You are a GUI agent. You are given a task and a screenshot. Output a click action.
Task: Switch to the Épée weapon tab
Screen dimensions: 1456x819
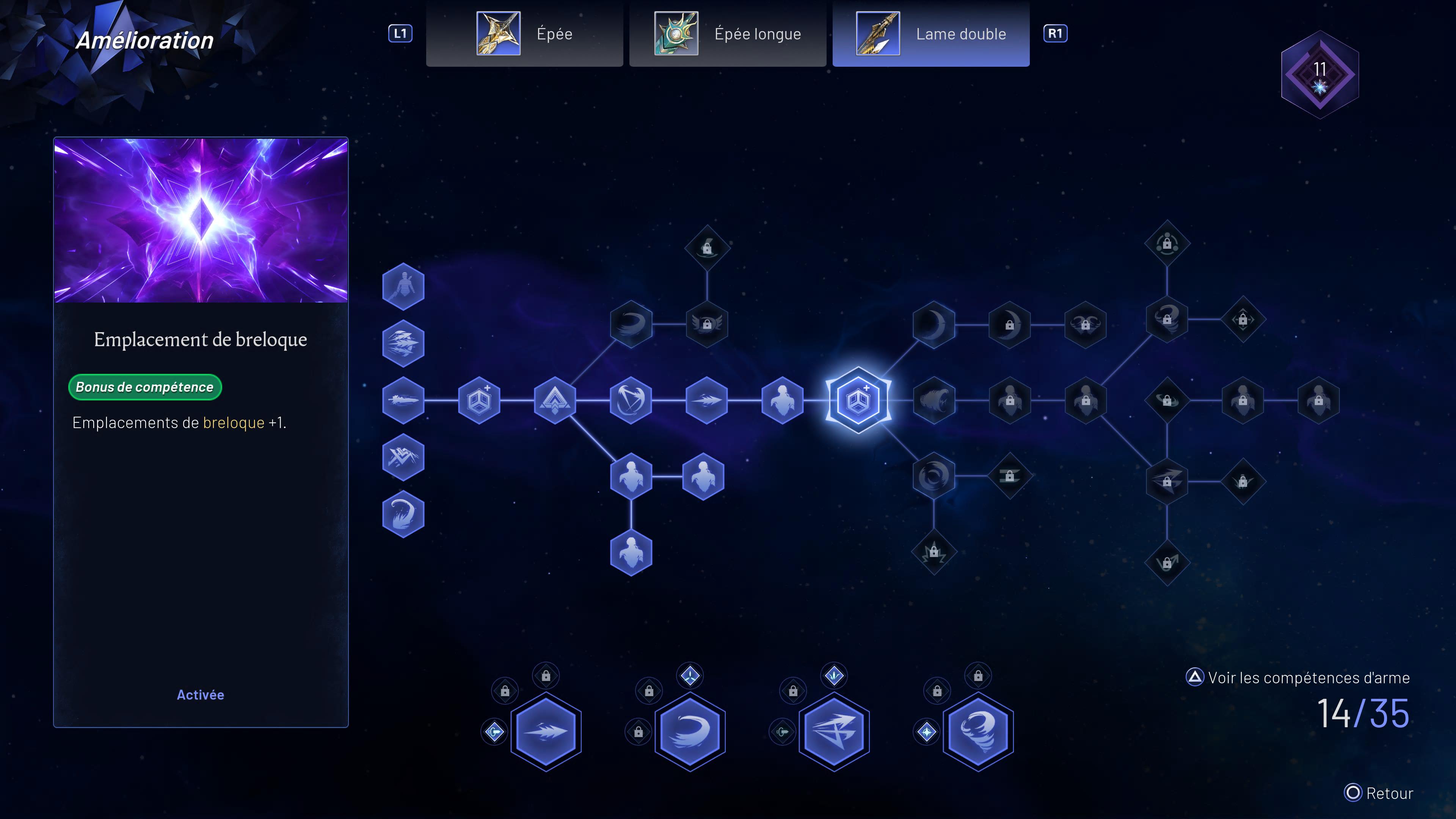pyautogui.click(x=524, y=34)
